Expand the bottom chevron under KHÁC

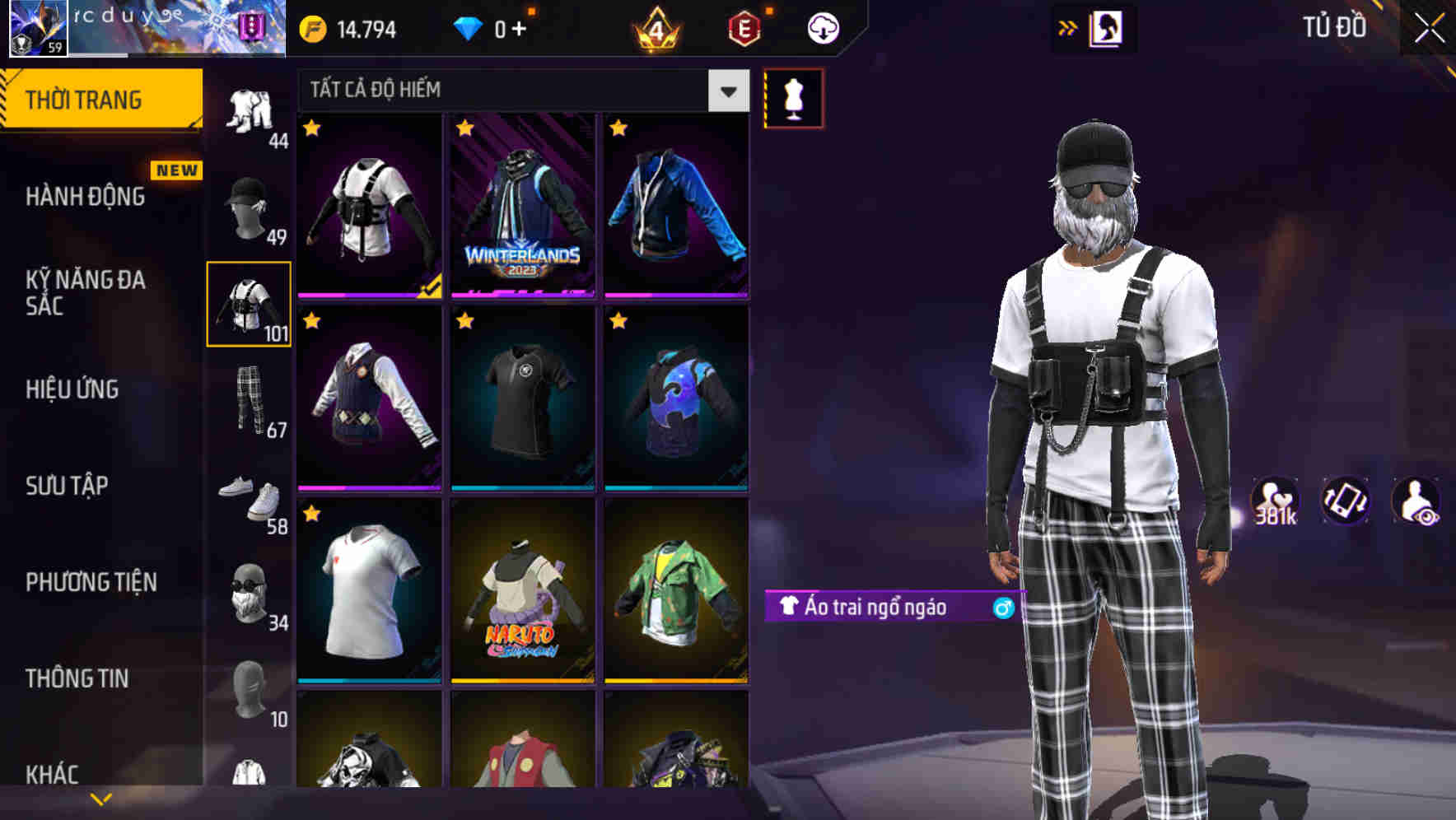[101, 797]
